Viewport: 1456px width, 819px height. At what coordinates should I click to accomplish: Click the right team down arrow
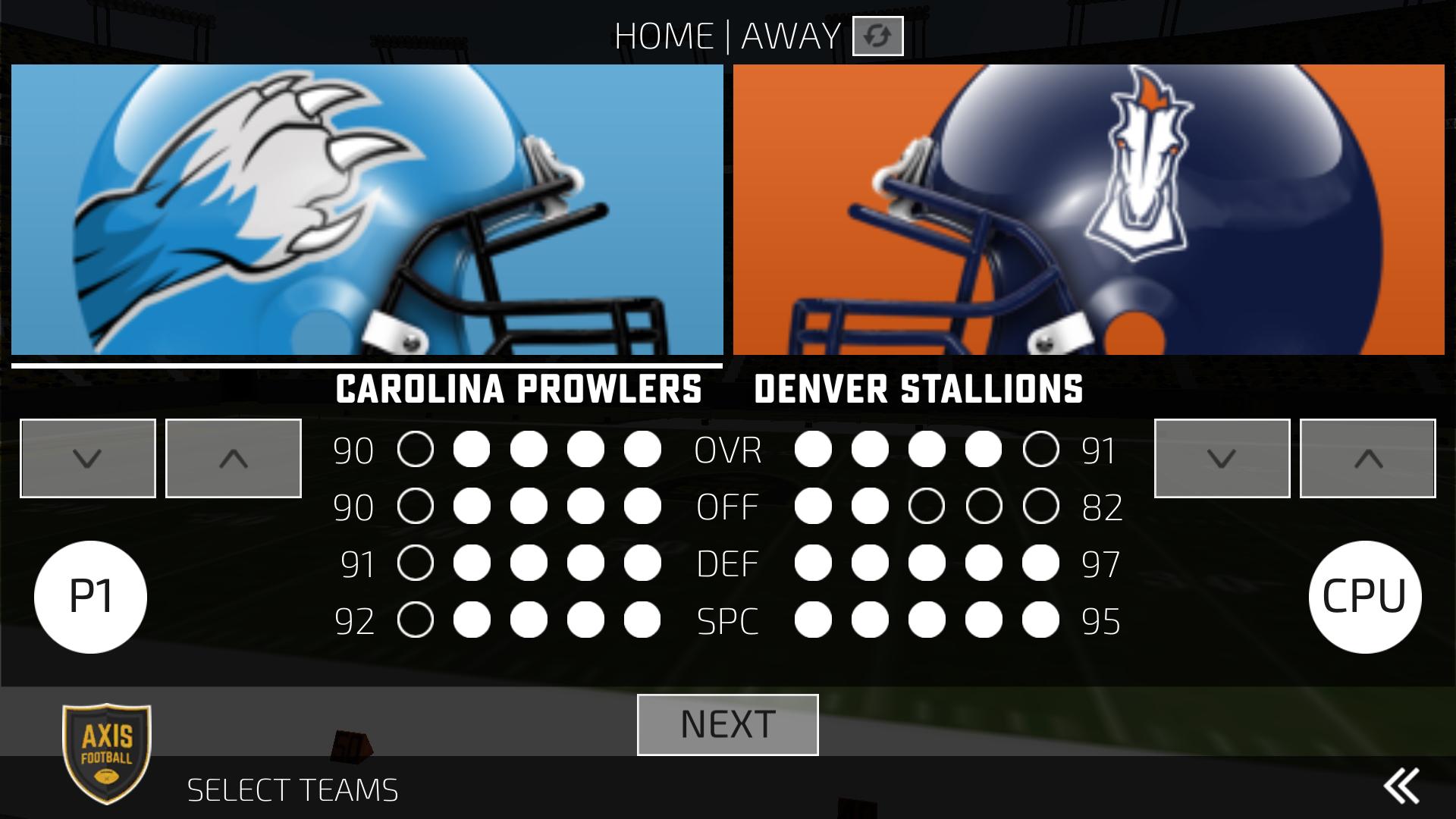(1222, 457)
